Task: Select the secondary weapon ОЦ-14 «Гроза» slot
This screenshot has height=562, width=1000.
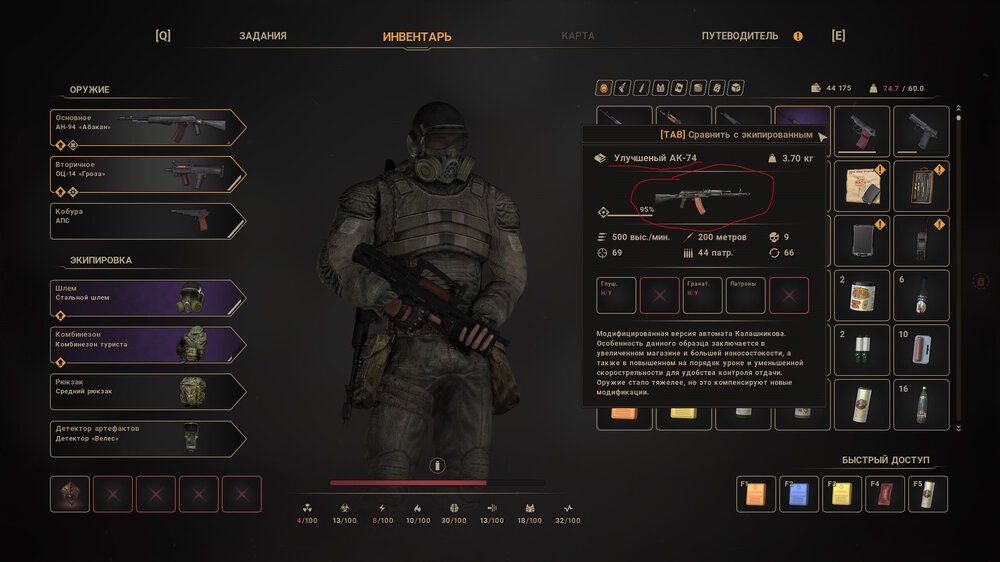Action: pyautogui.click(x=148, y=175)
